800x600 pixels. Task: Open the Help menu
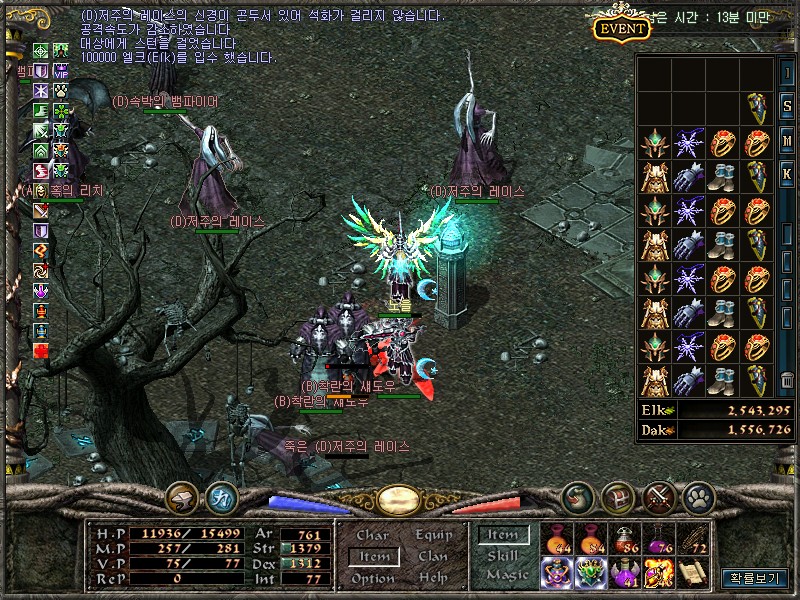tap(433, 578)
